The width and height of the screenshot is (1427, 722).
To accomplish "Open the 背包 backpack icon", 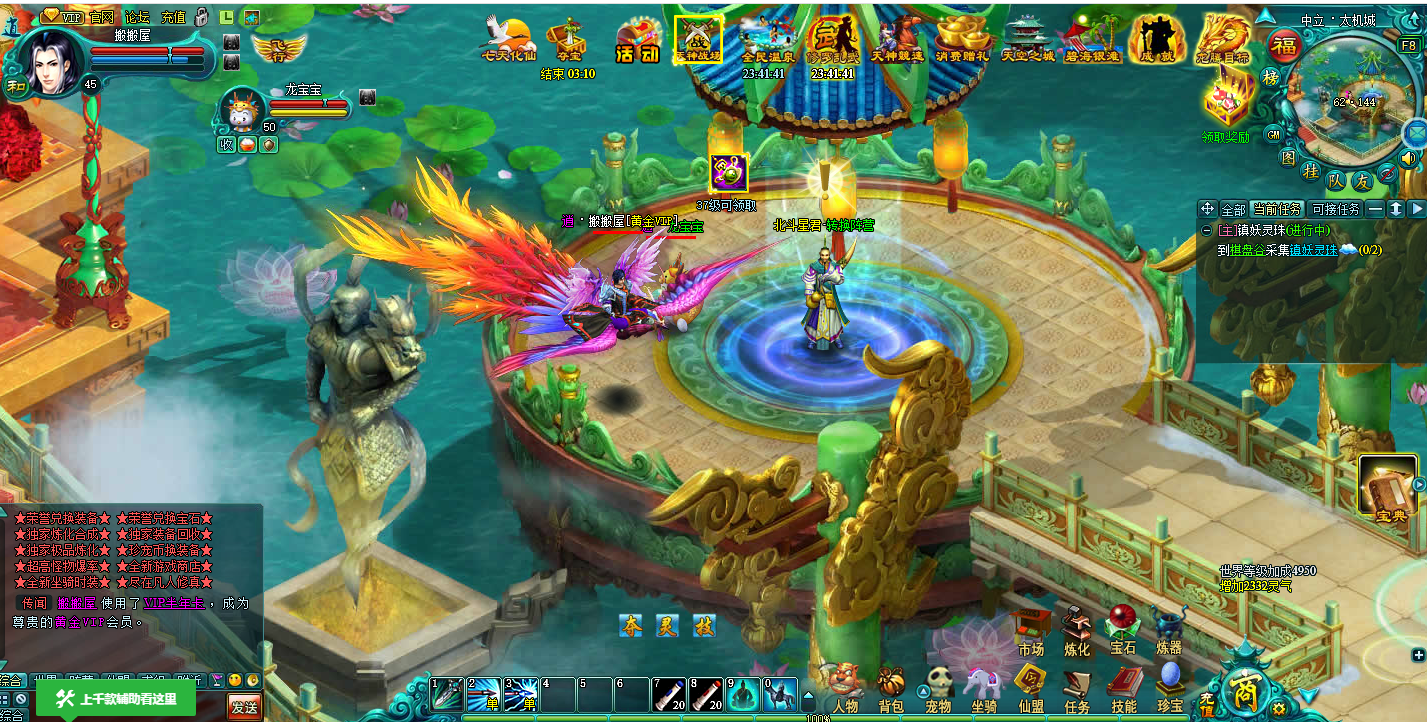I will pyautogui.click(x=890, y=686).
